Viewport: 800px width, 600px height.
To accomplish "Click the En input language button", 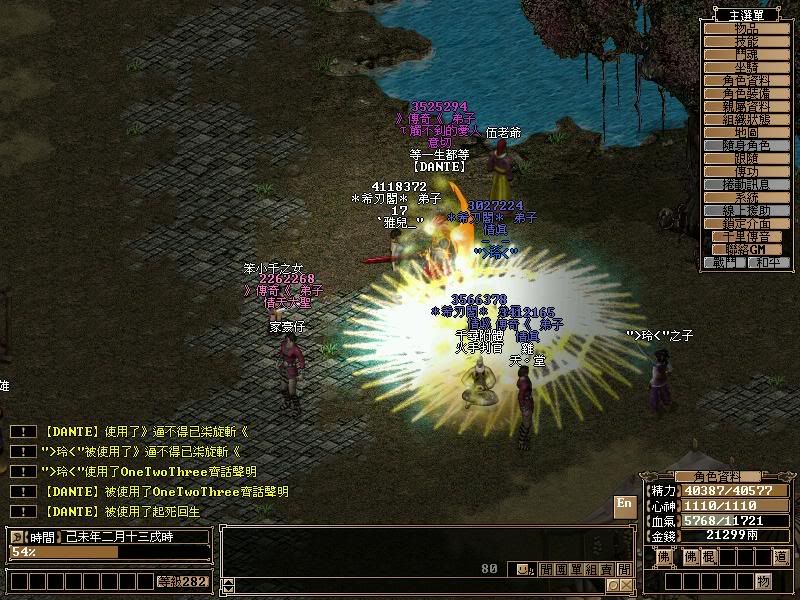I will tap(623, 505).
